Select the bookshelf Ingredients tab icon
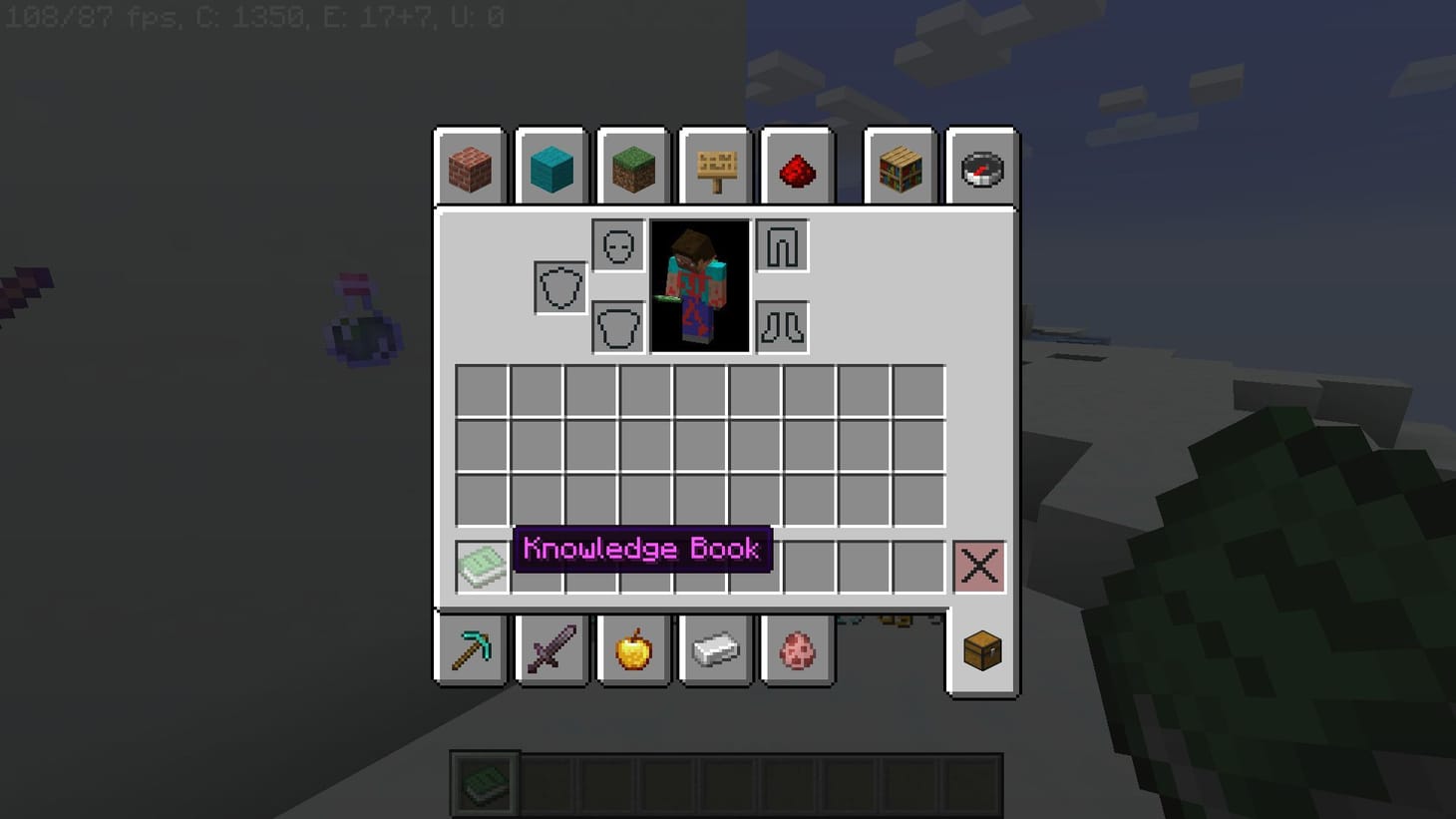This screenshot has height=819, width=1456. tap(900, 169)
